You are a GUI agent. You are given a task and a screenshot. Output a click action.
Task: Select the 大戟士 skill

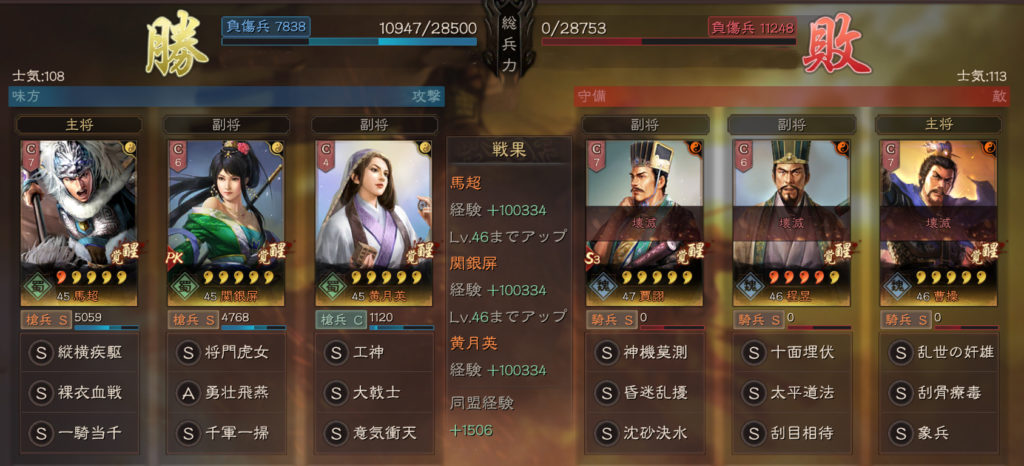click(x=375, y=393)
